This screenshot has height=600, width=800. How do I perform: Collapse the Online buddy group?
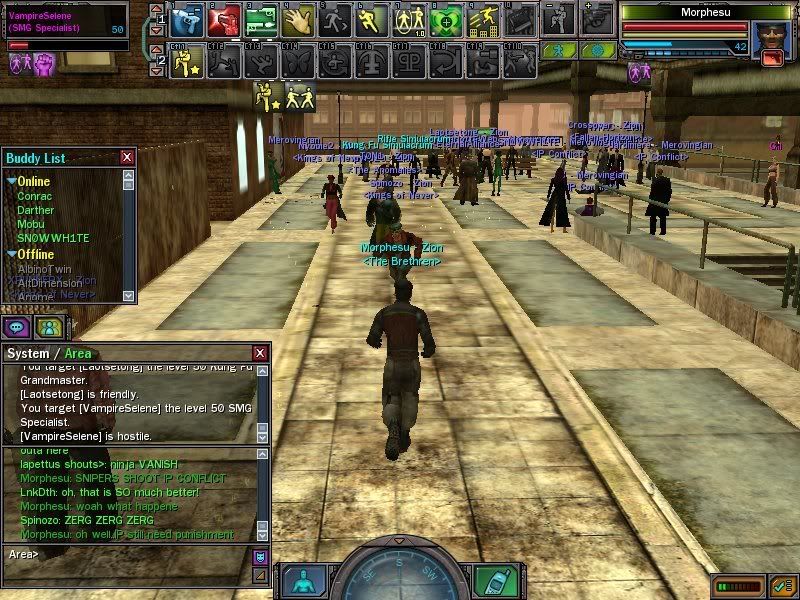coord(12,182)
